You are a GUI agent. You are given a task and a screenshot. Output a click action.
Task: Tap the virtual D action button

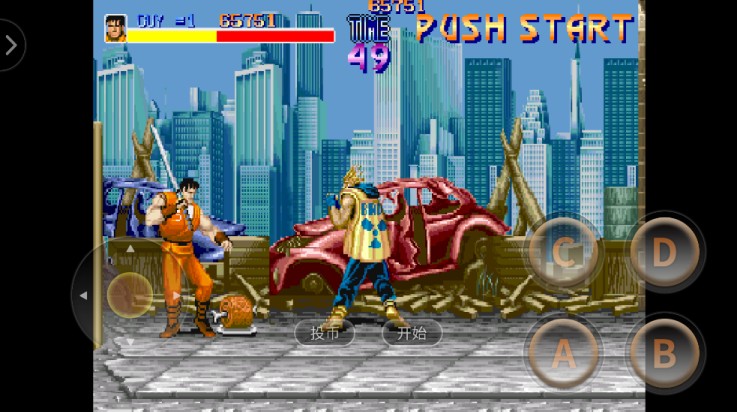665,252
